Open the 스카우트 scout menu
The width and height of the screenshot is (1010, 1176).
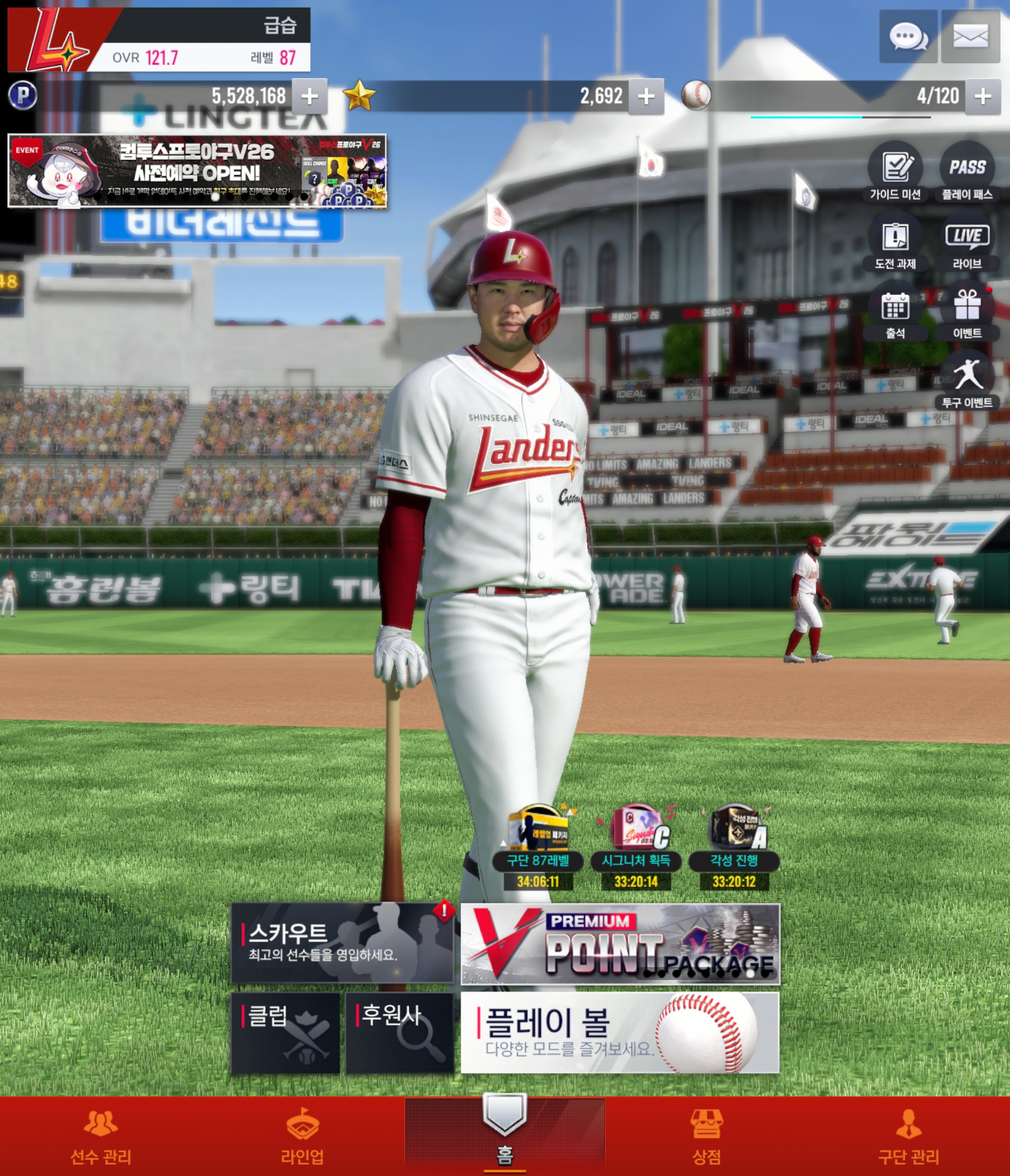[x=342, y=943]
